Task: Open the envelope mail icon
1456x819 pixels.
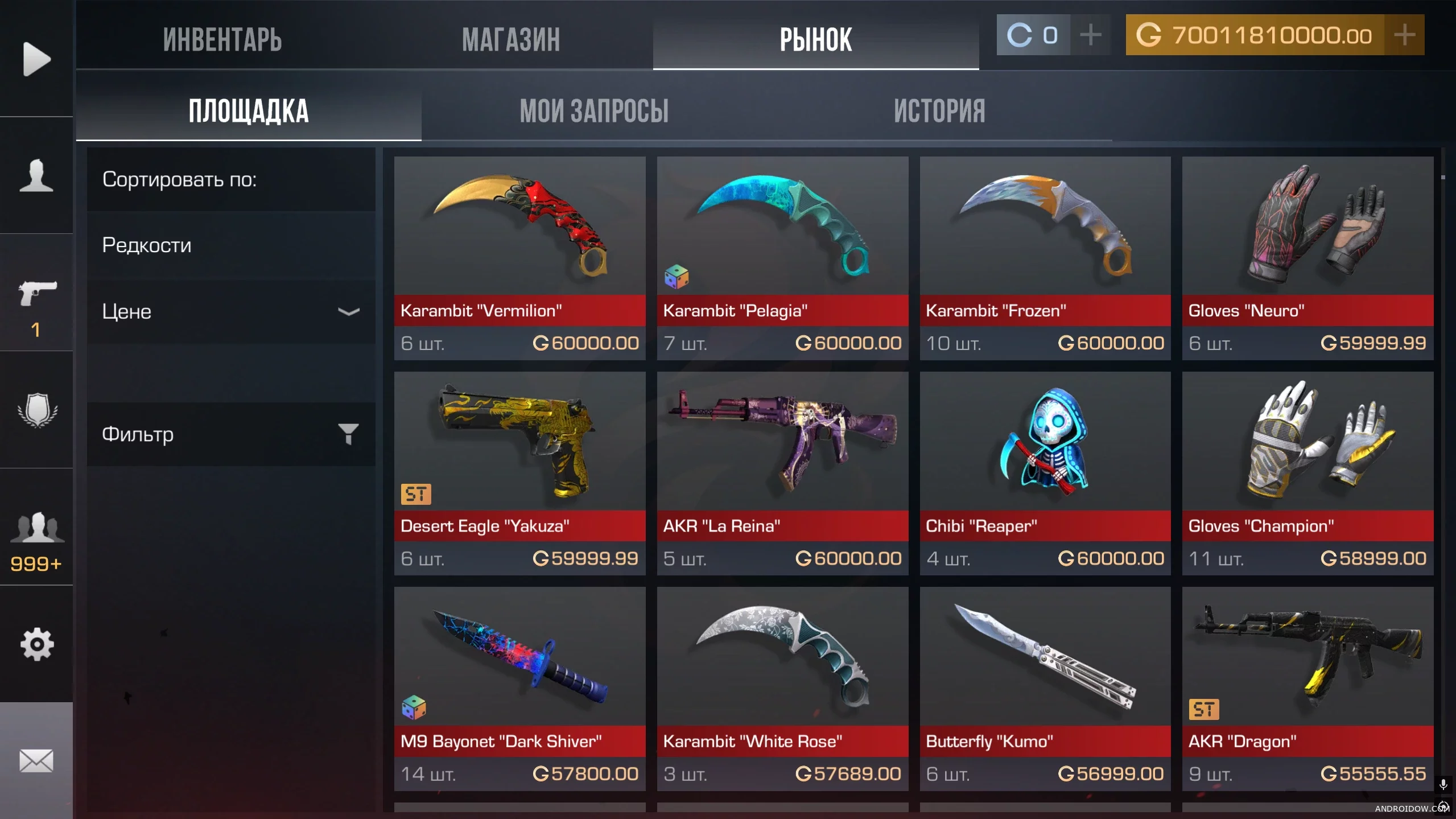Action: click(x=36, y=760)
